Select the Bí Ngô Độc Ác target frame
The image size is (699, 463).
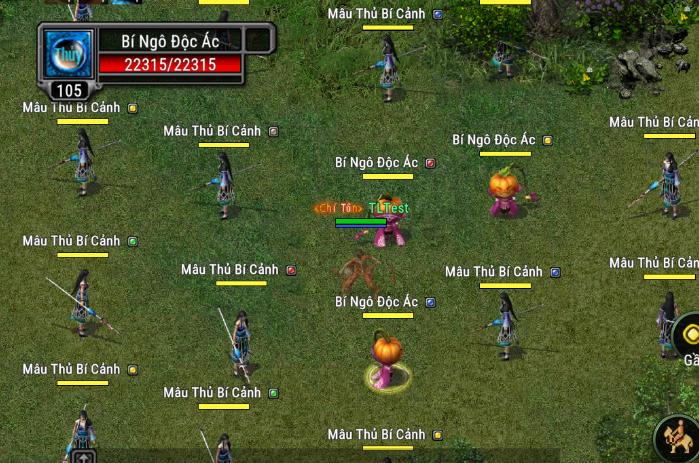tap(169, 41)
